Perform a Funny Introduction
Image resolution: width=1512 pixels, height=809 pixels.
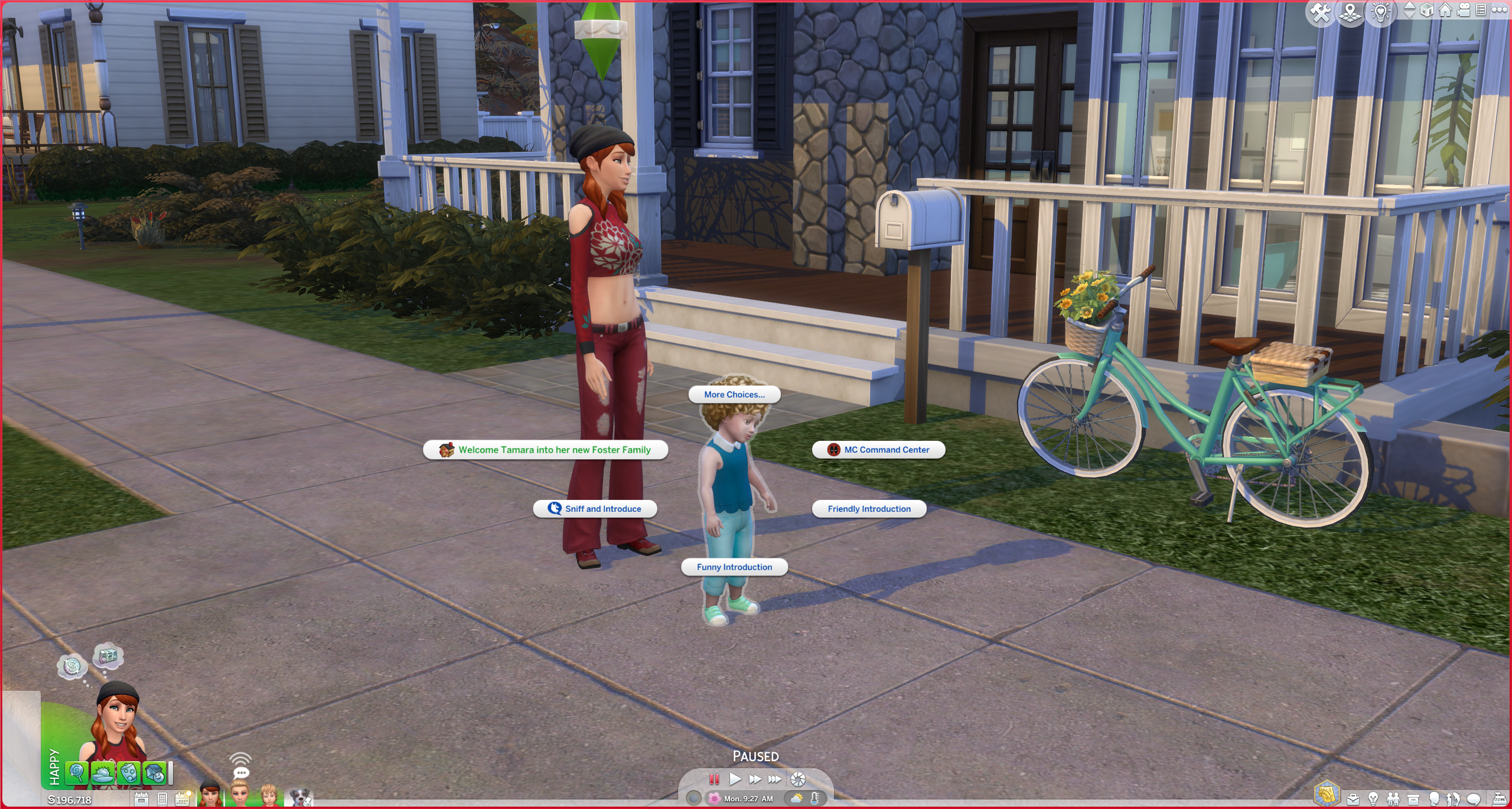tap(734, 567)
